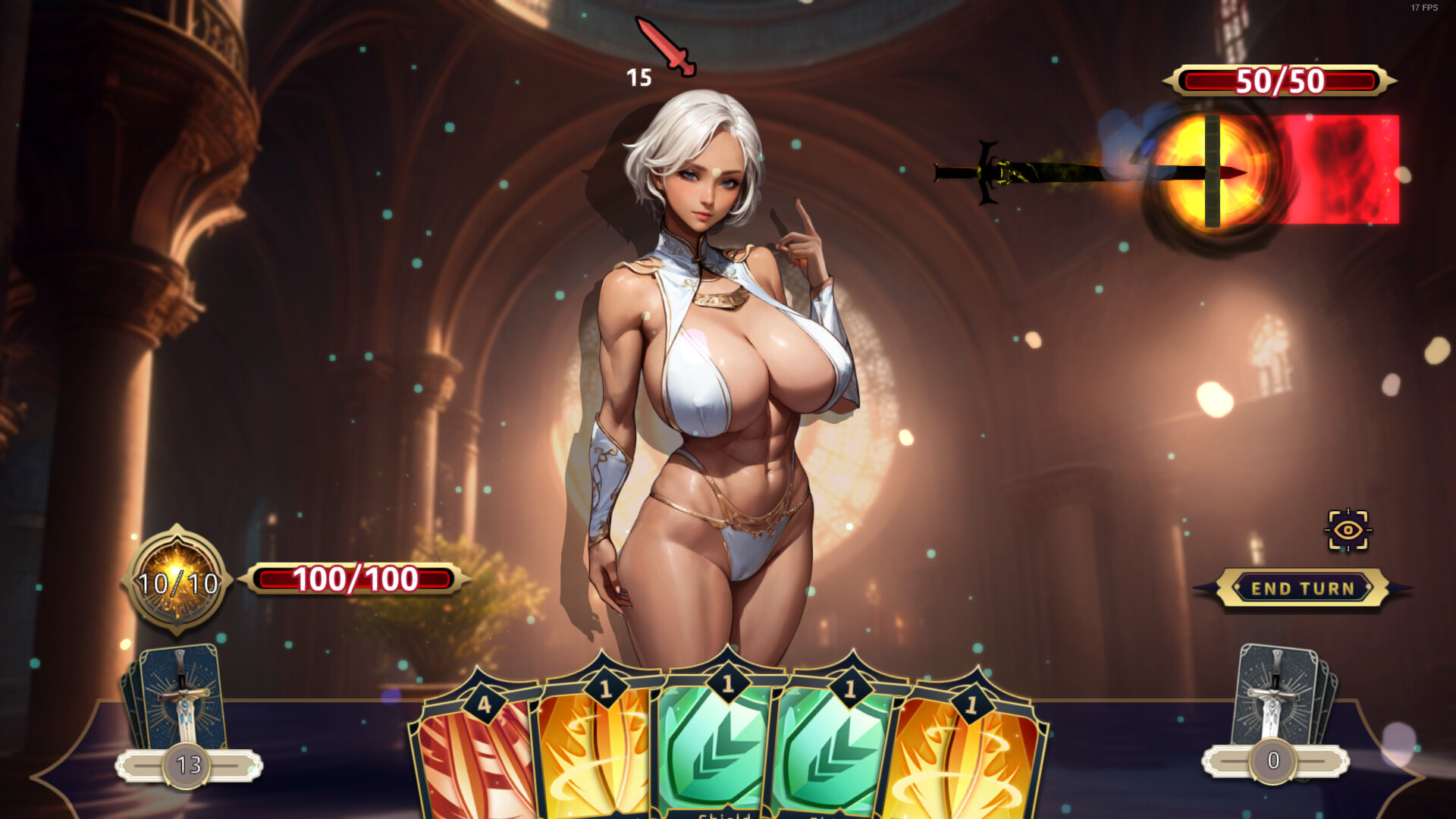The width and height of the screenshot is (1456, 819).
Task: Click the player health bar showing 100/100
Action: coord(356,580)
